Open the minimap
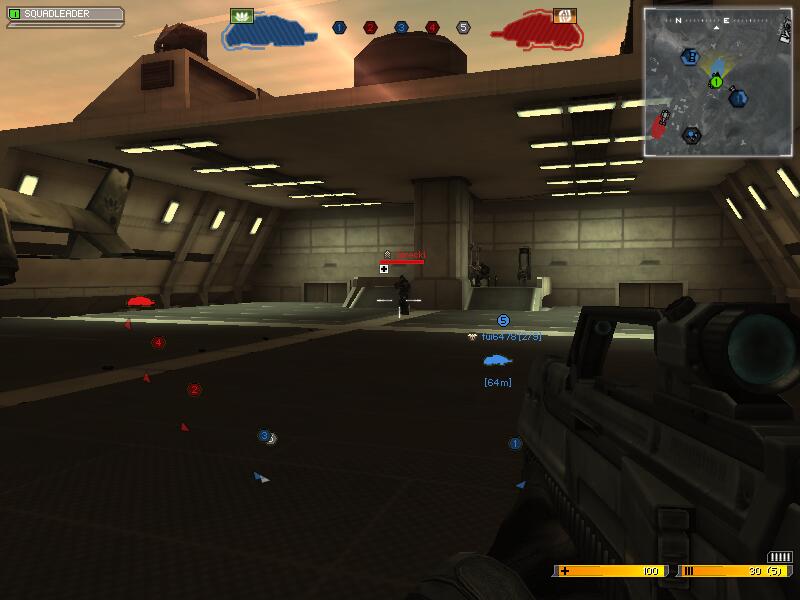Screen dimensions: 800x600 [717, 82]
